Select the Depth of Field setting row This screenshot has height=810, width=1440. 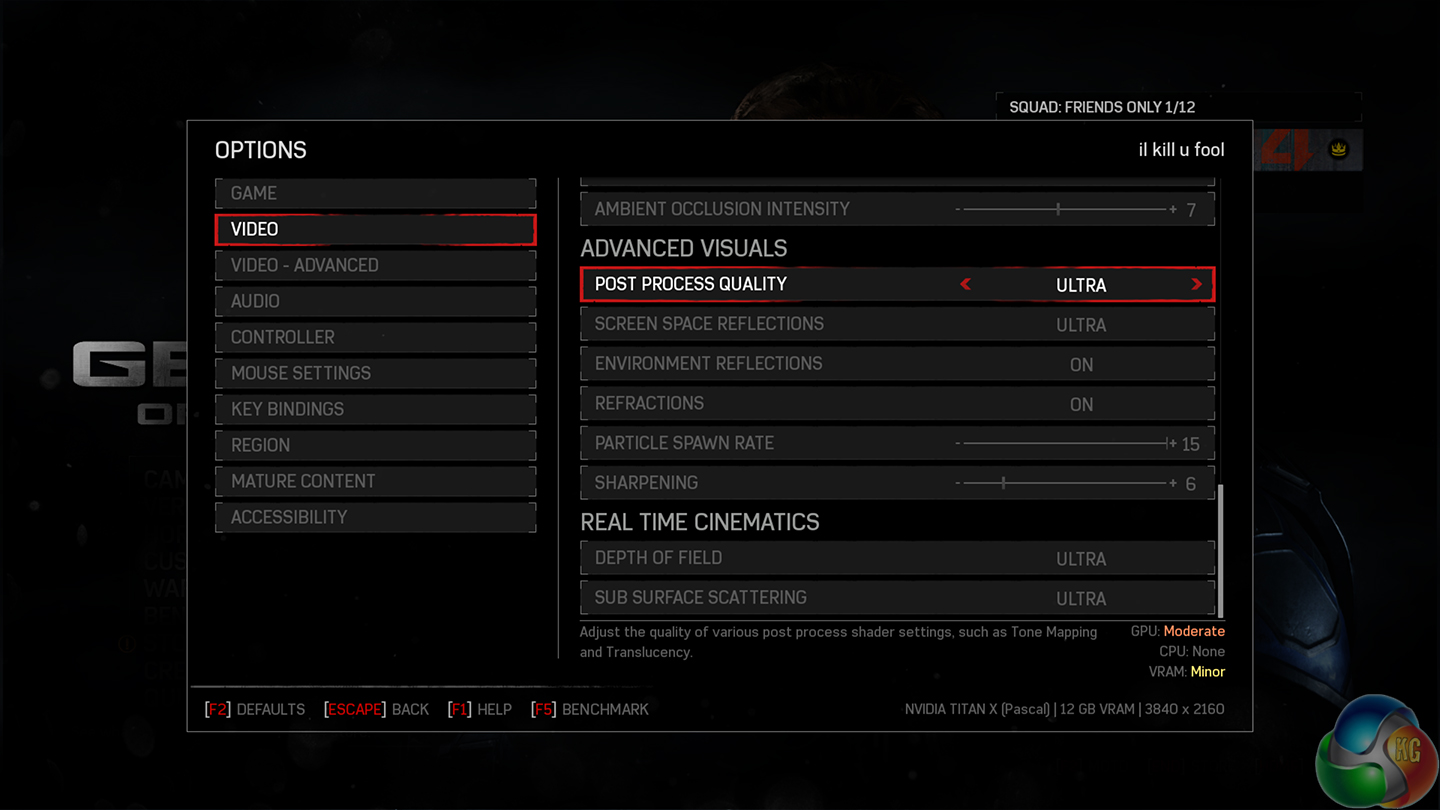tap(897, 558)
